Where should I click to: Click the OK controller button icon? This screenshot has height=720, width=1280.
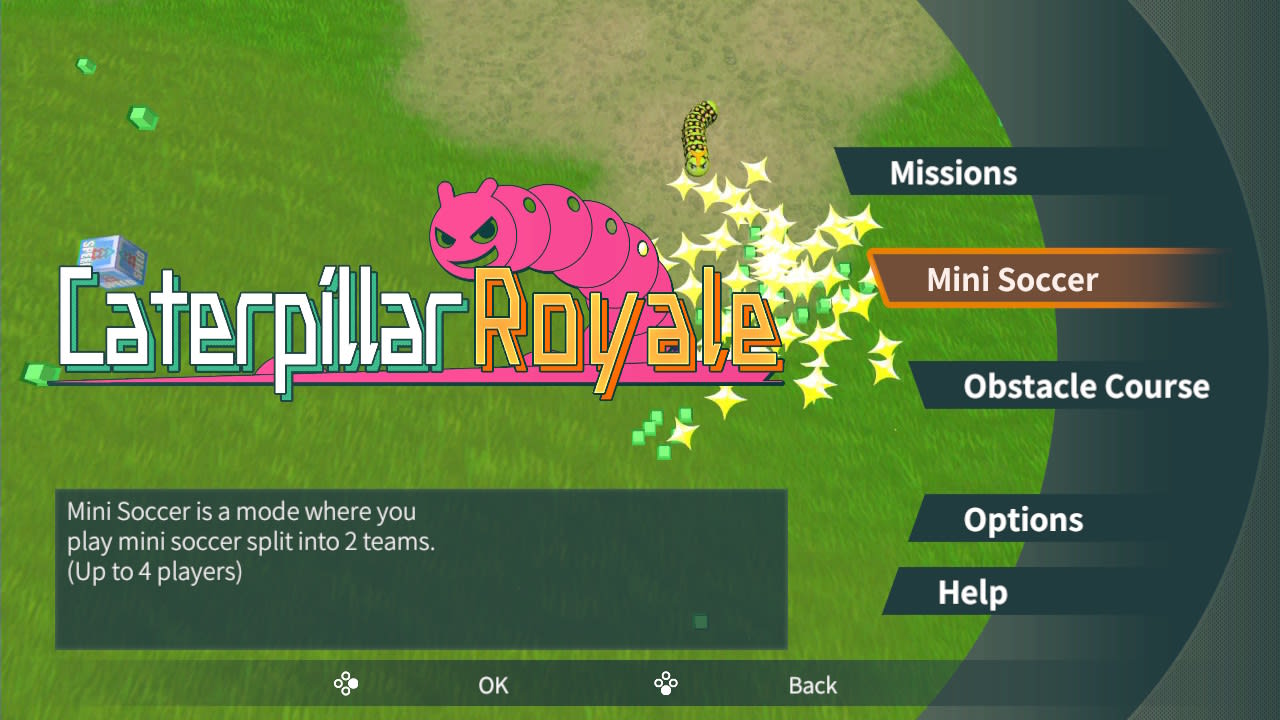(x=346, y=684)
